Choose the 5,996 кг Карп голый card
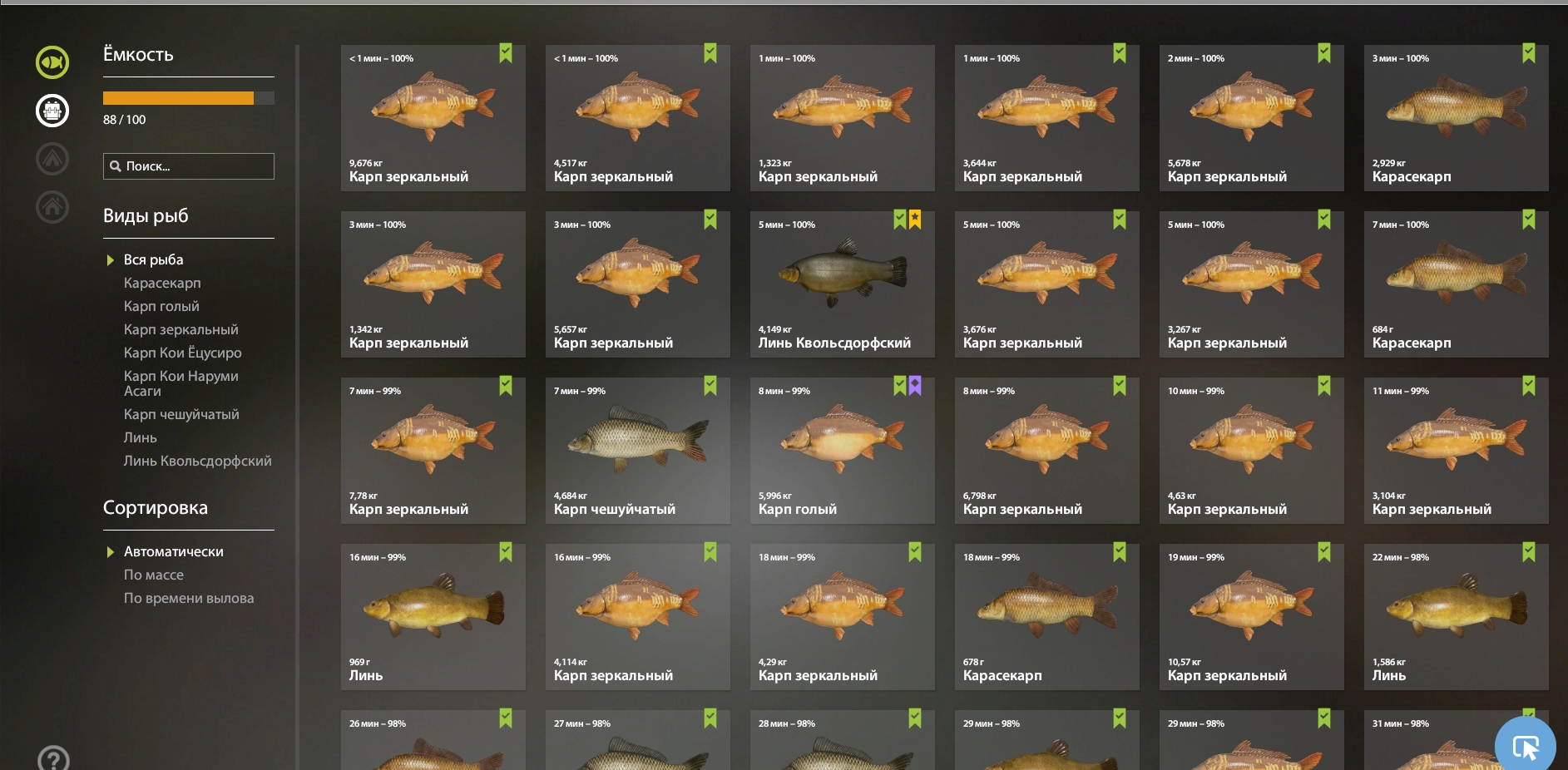 coord(842,451)
